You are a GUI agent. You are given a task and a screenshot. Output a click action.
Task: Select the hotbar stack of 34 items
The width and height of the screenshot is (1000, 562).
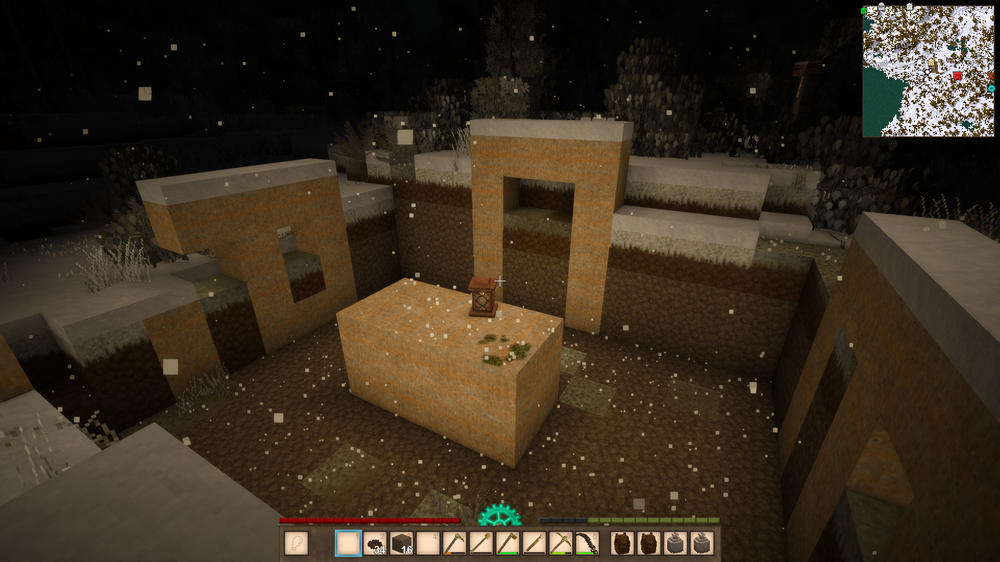[x=375, y=543]
